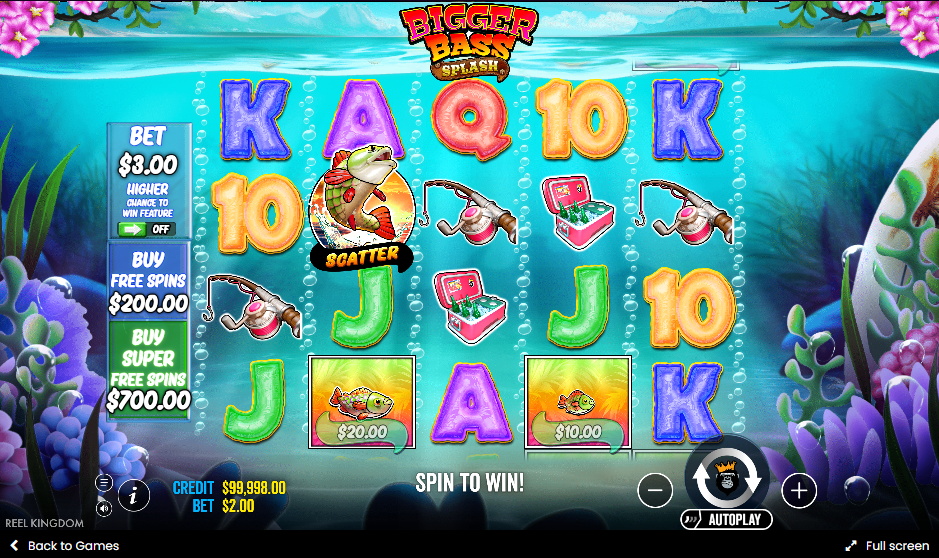
Task: Enter Full screen mode
Action: (887, 546)
